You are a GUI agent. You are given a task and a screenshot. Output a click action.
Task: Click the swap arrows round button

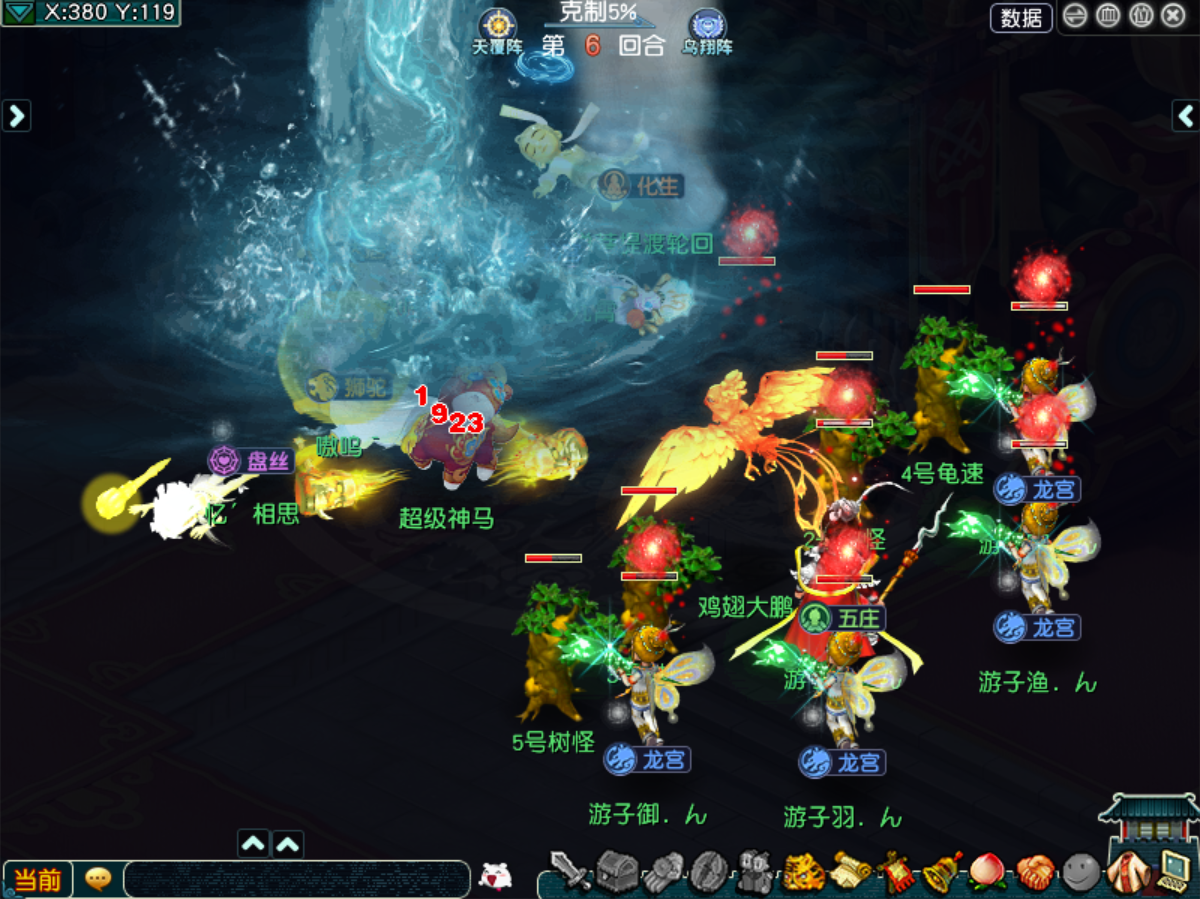coord(1075,16)
